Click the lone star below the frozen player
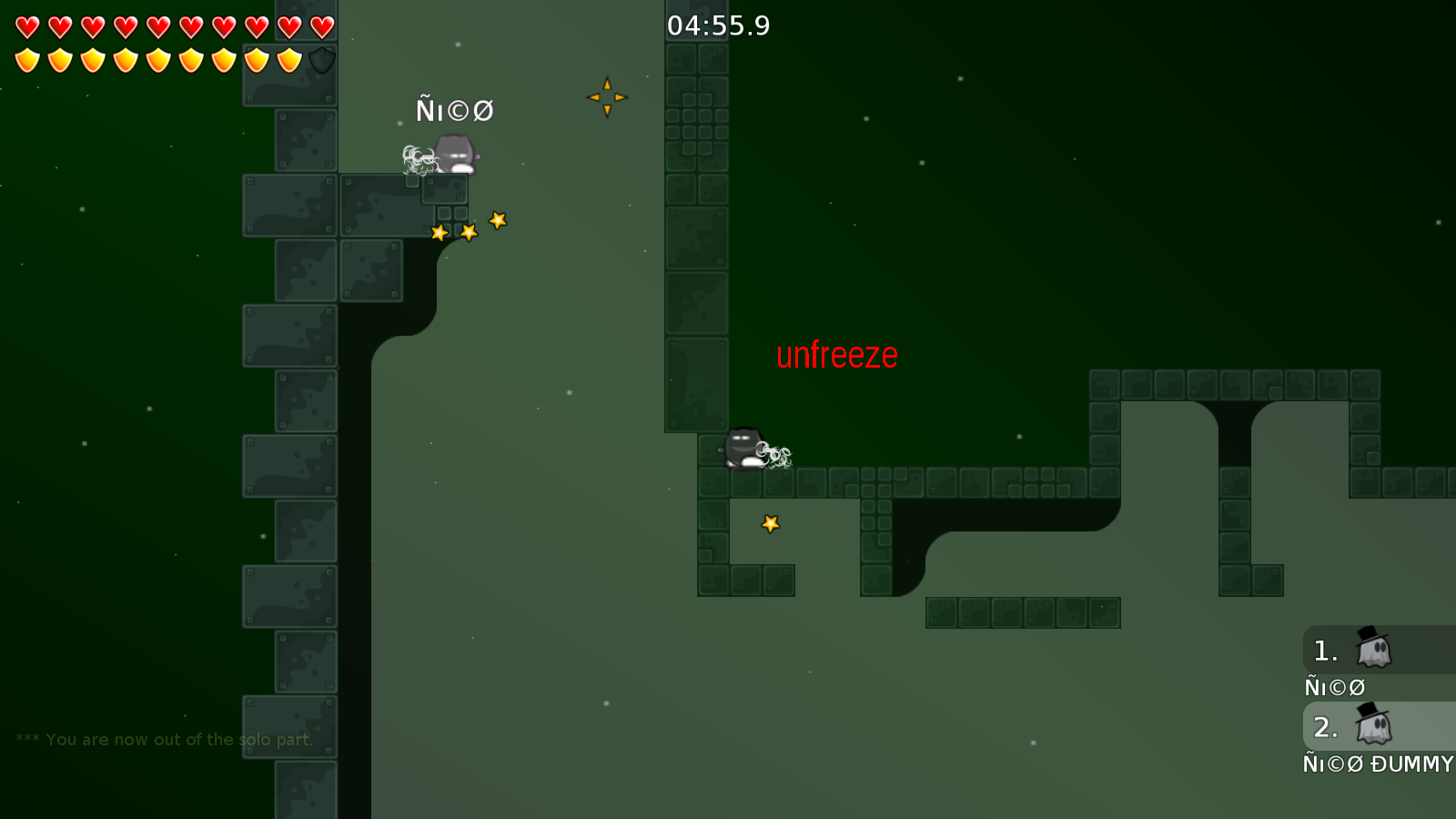The width and height of the screenshot is (1456, 819). (770, 524)
